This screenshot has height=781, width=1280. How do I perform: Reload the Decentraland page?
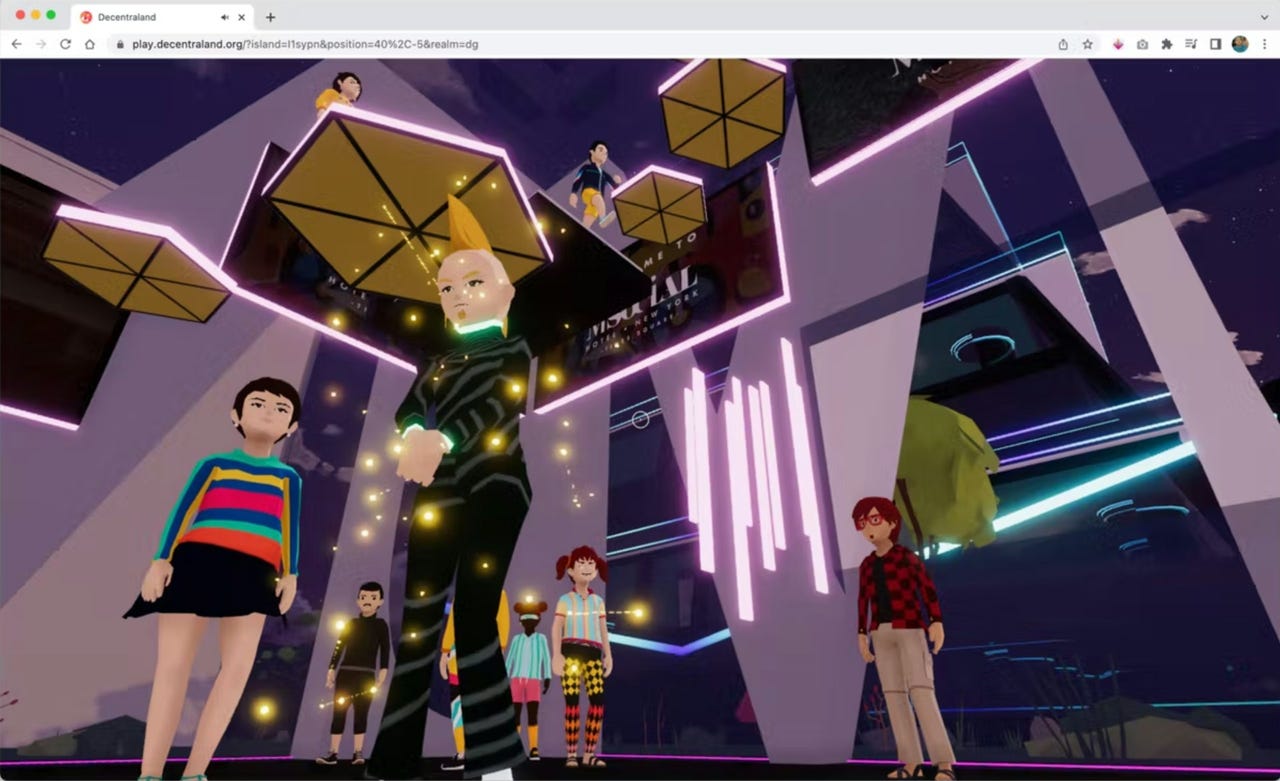tap(64, 44)
